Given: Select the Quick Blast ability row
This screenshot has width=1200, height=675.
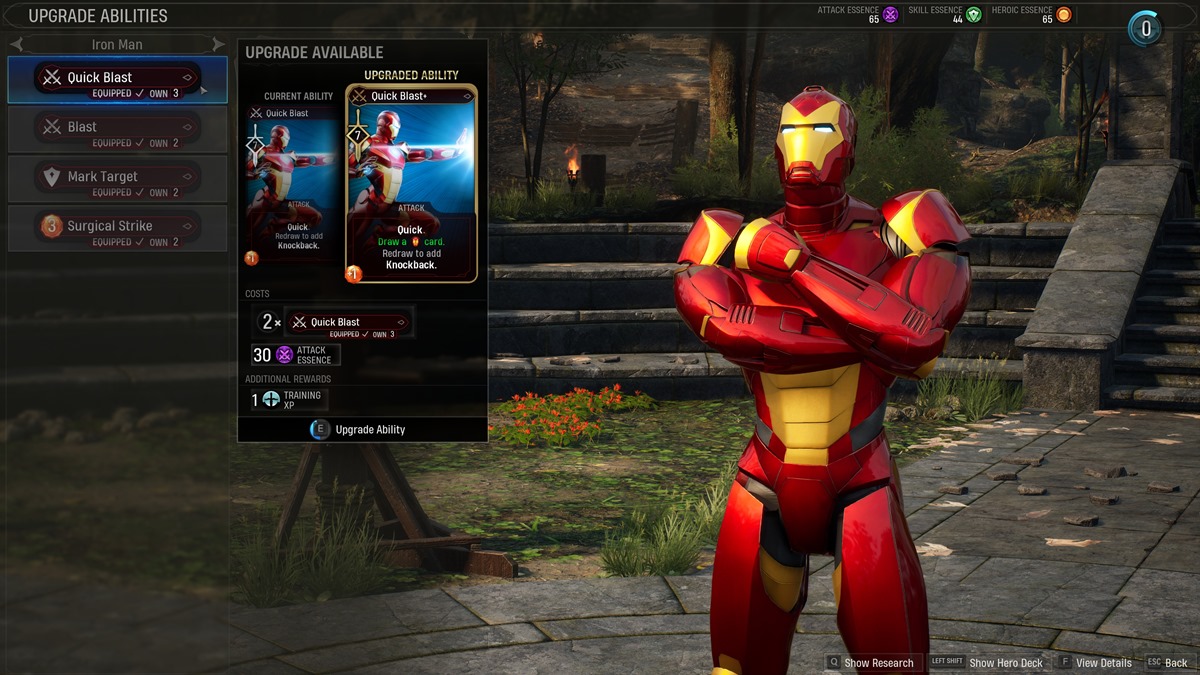Looking at the screenshot, I should (x=117, y=79).
